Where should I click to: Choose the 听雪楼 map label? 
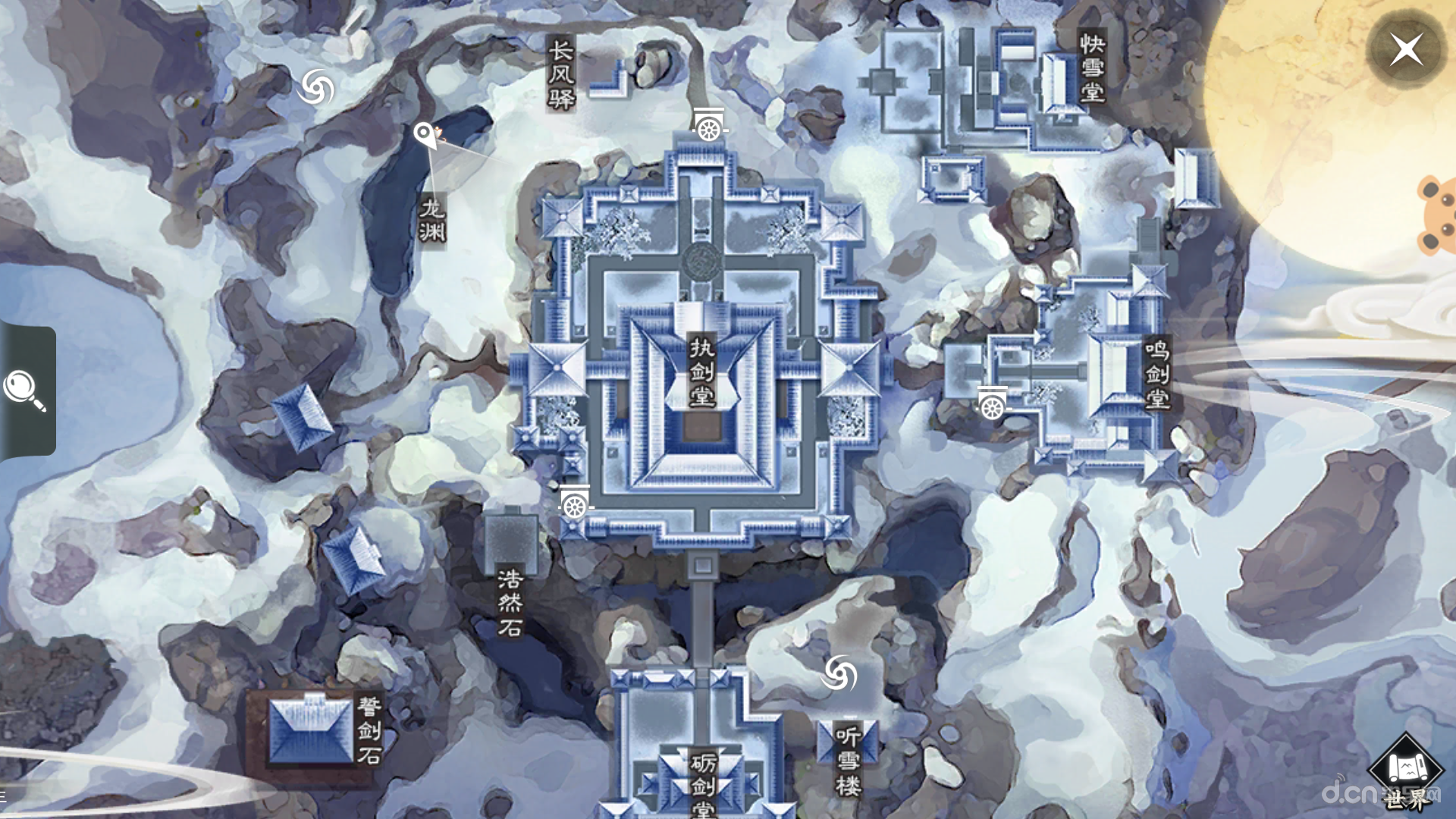tap(848, 760)
